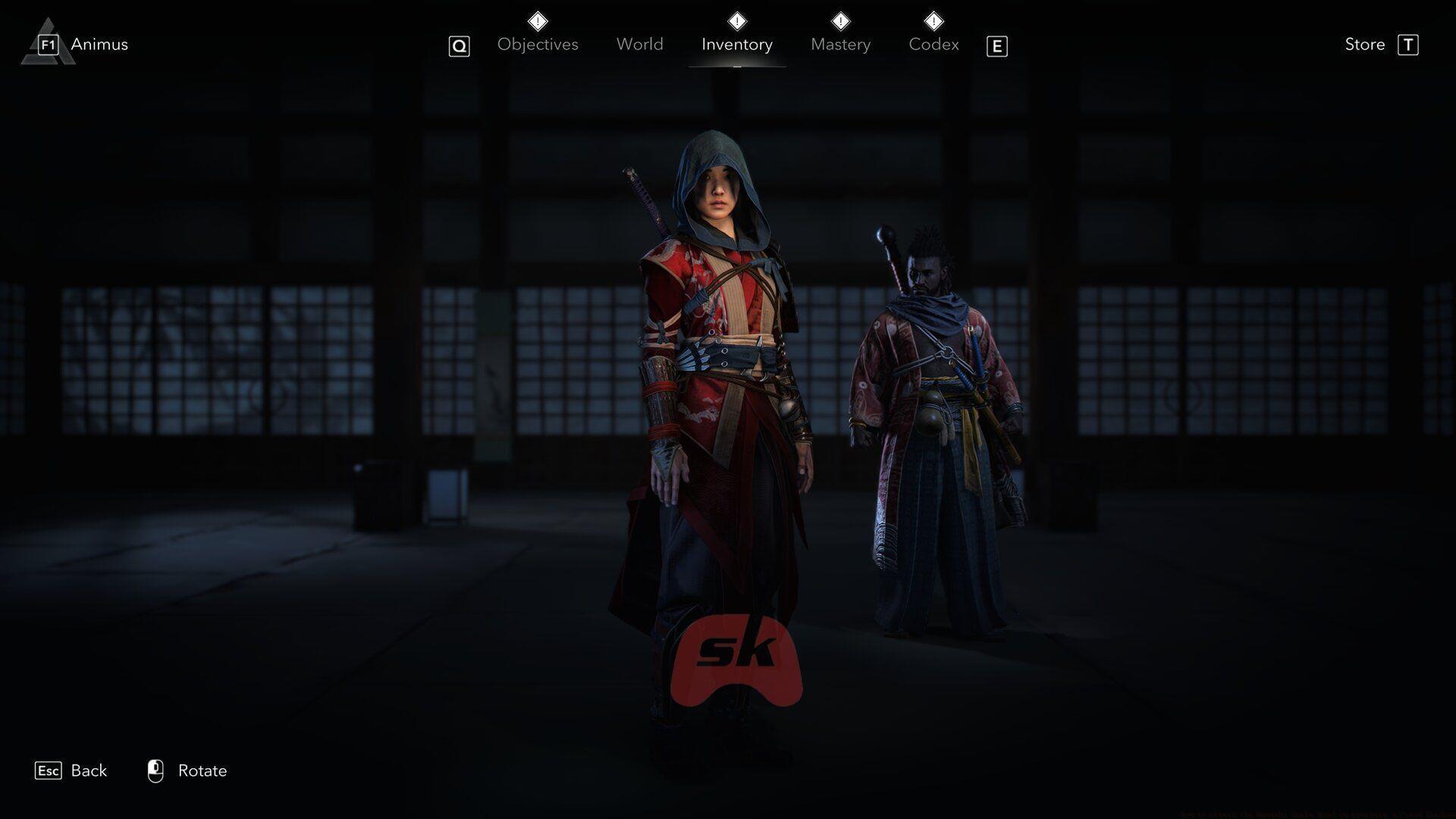Open the Store
Viewport: 1456px width, 819px height.
[1363, 44]
